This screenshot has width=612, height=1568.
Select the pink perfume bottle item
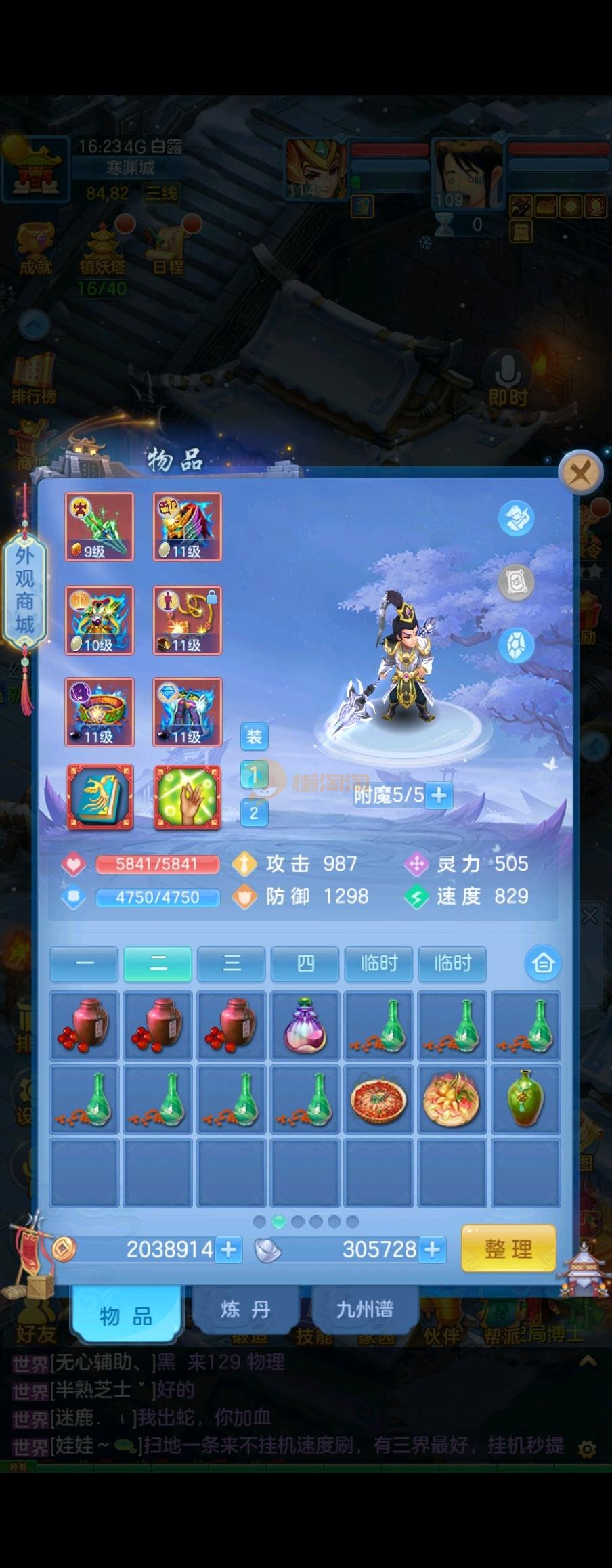click(x=305, y=1025)
